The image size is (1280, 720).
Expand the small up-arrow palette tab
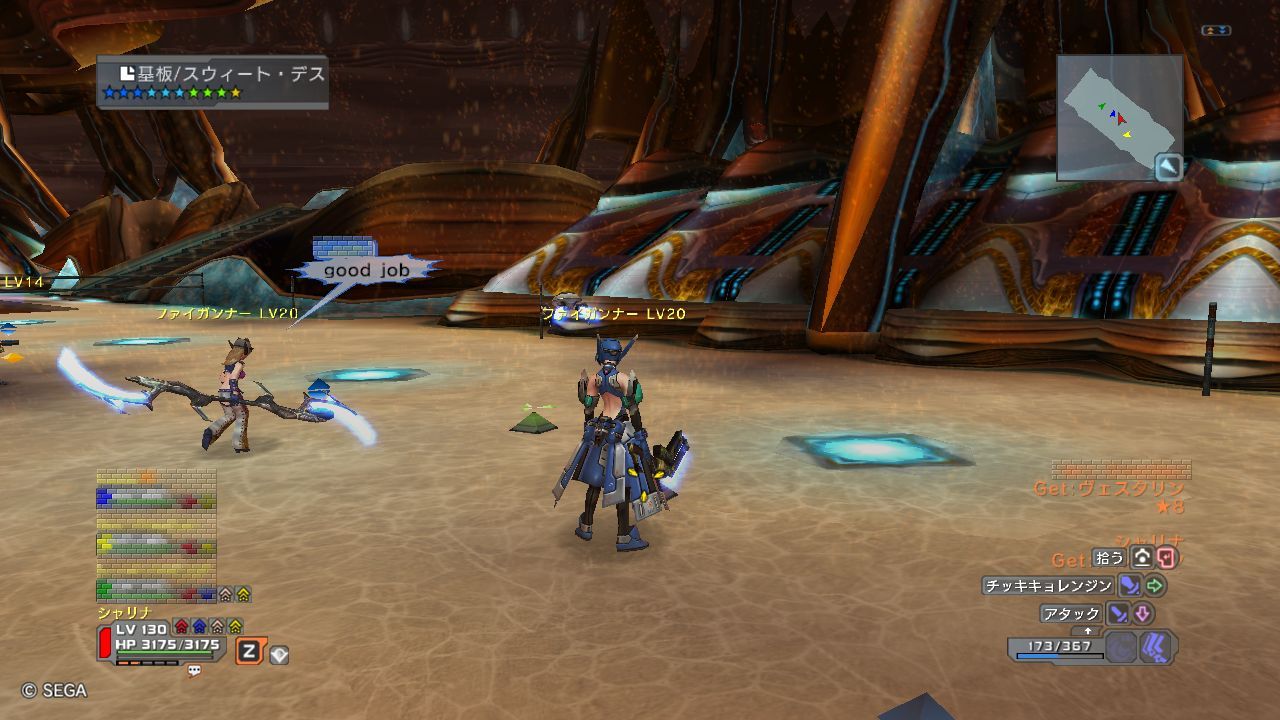click(1088, 631)
